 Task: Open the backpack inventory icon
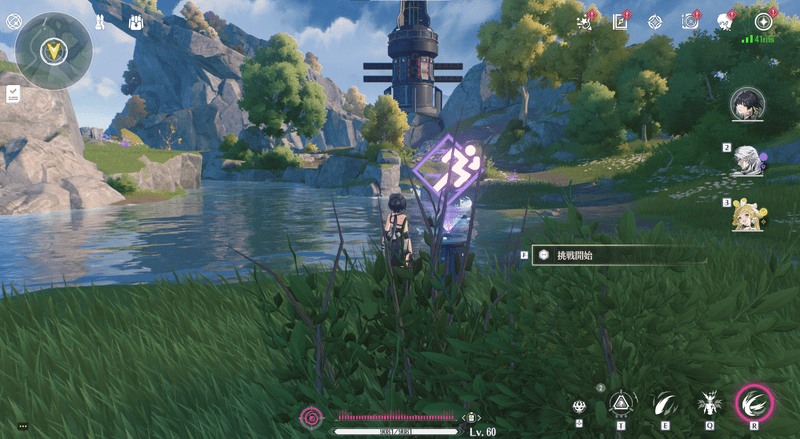[135, 21]
